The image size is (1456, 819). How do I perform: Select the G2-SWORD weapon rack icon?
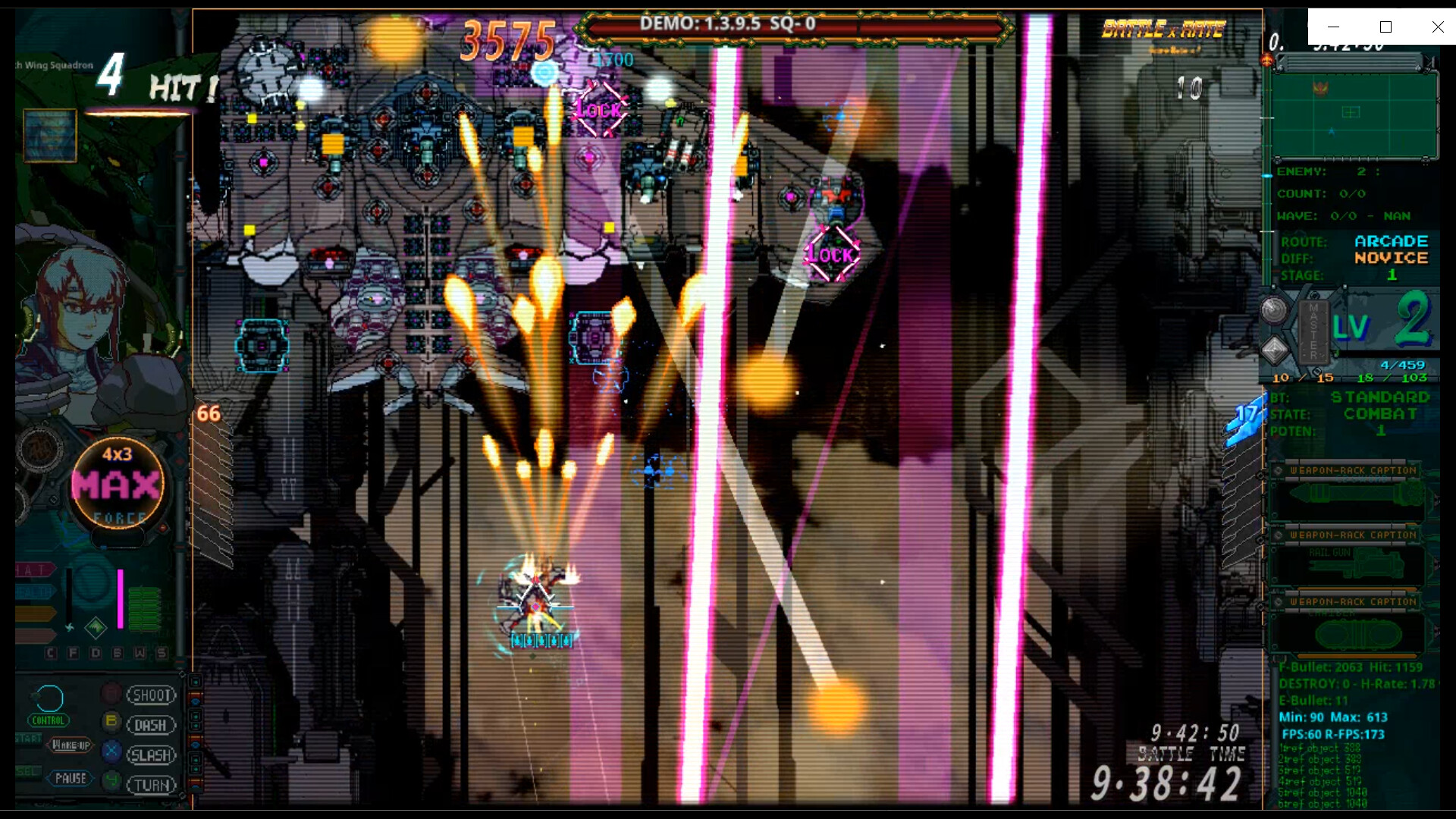(1353, 494)
